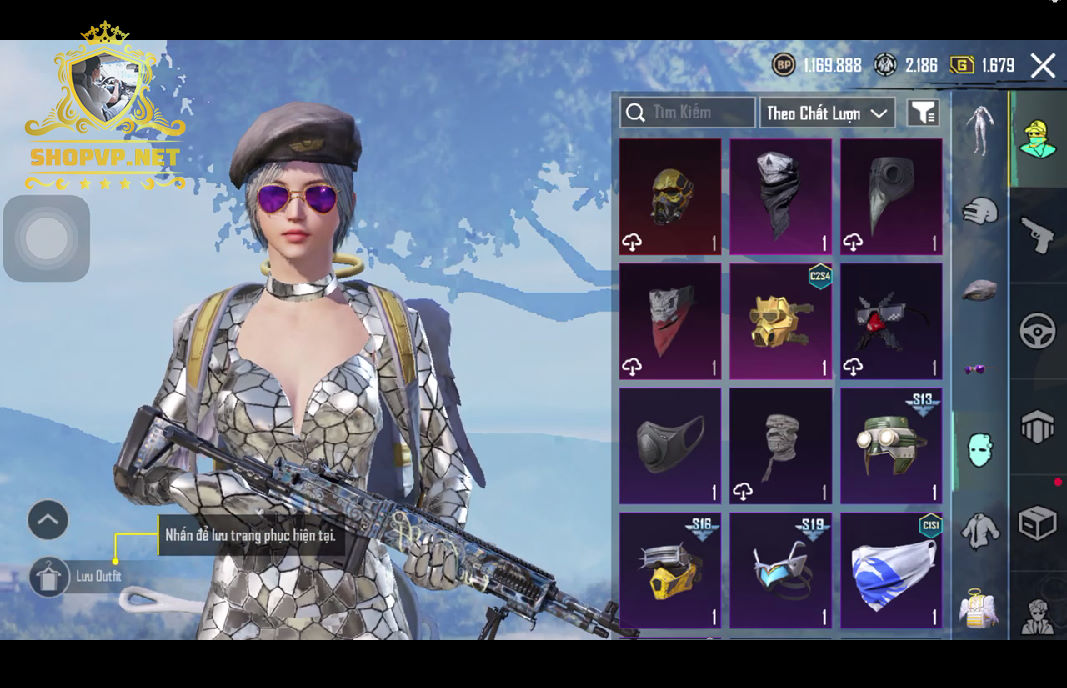This screenshot has width=1067, height=688.
Task: Select the plain black face mask
Action: point(670,446)
